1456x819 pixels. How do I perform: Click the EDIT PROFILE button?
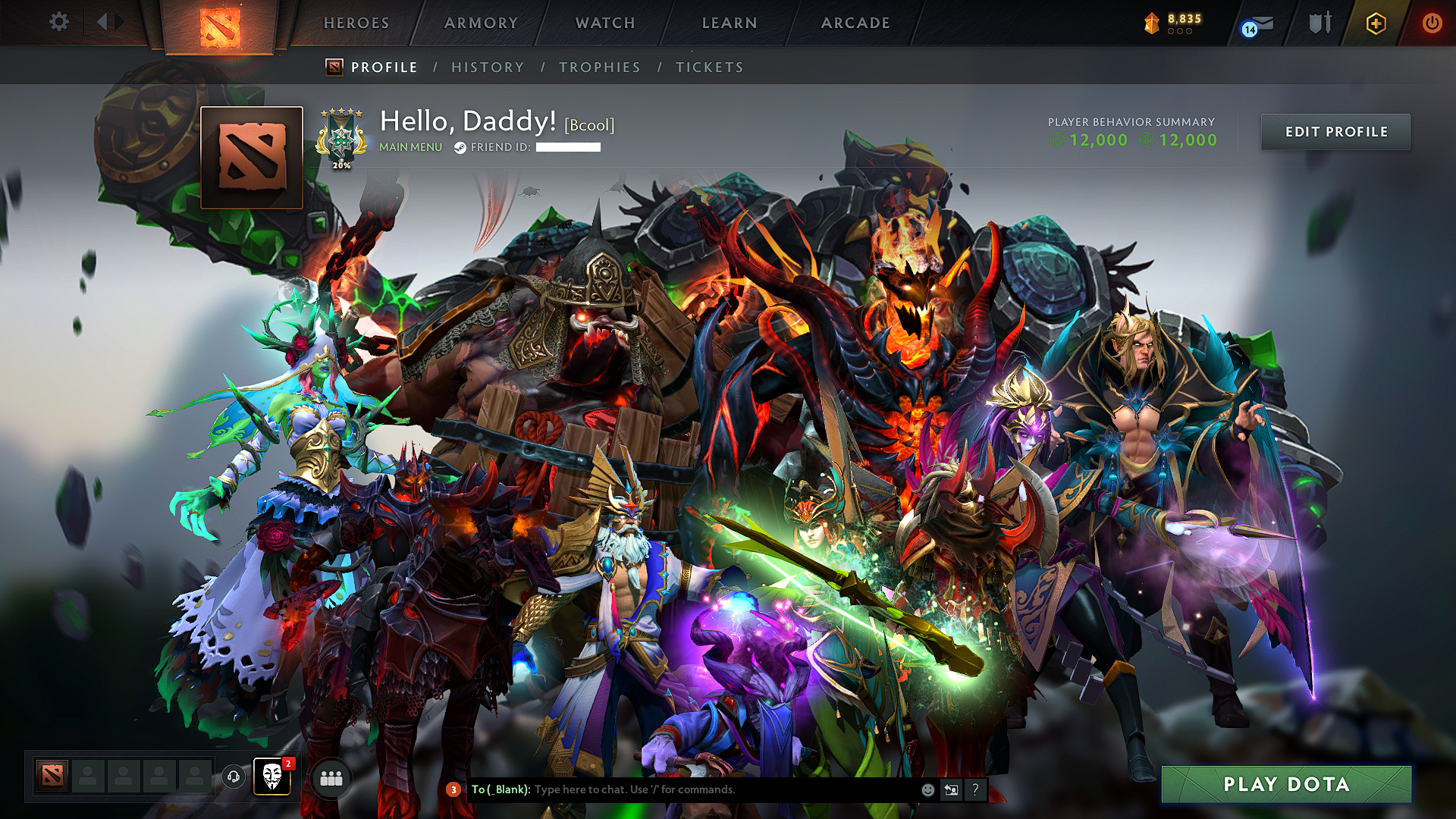[1335, 131]
